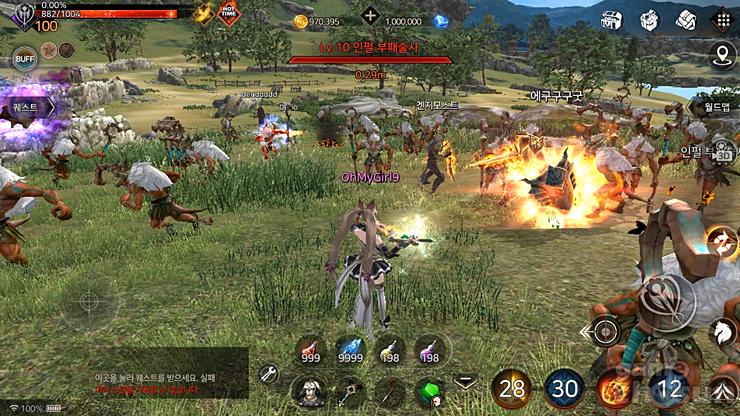Open the treasure chest shop icon
The image size is (740, 416).
point(612,19)
